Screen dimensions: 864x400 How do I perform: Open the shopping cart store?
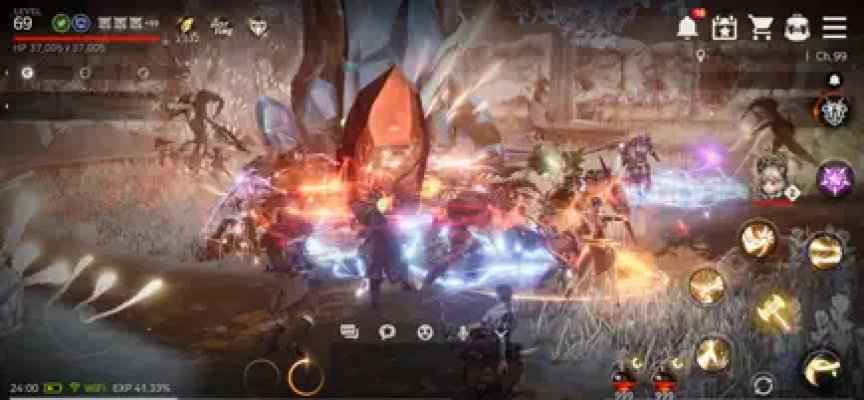pyautogui.click(x=761, y=27)
